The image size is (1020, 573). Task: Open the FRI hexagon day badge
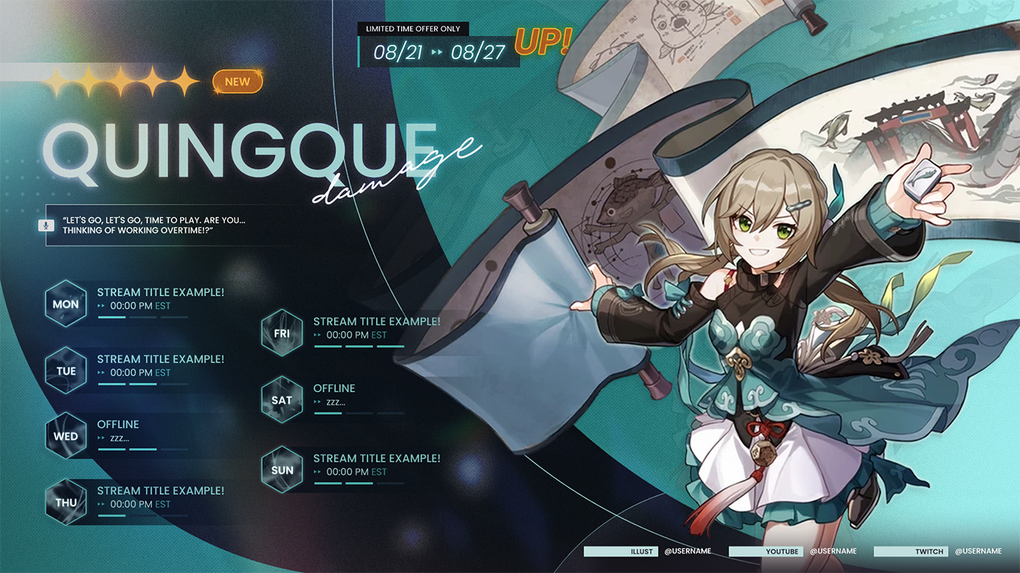point(282,334)
